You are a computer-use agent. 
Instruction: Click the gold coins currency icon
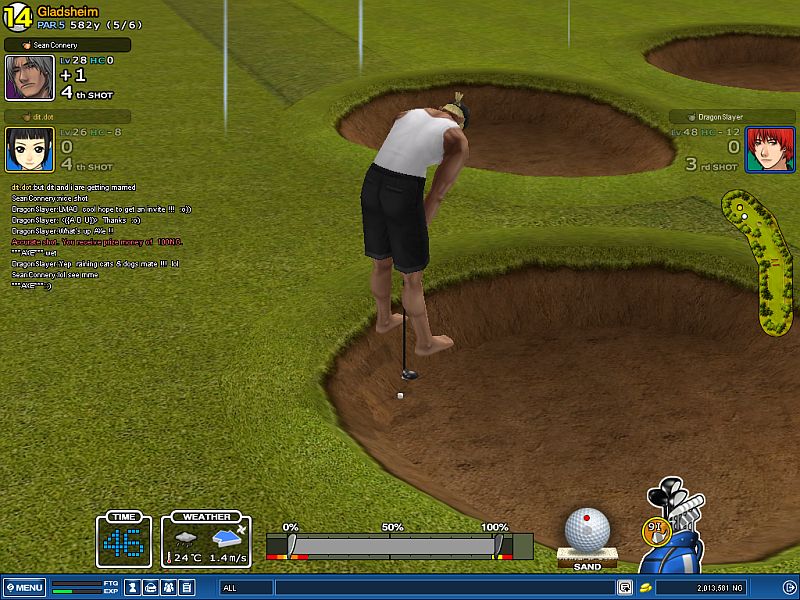pyautogui.click(x=647, y=587)
